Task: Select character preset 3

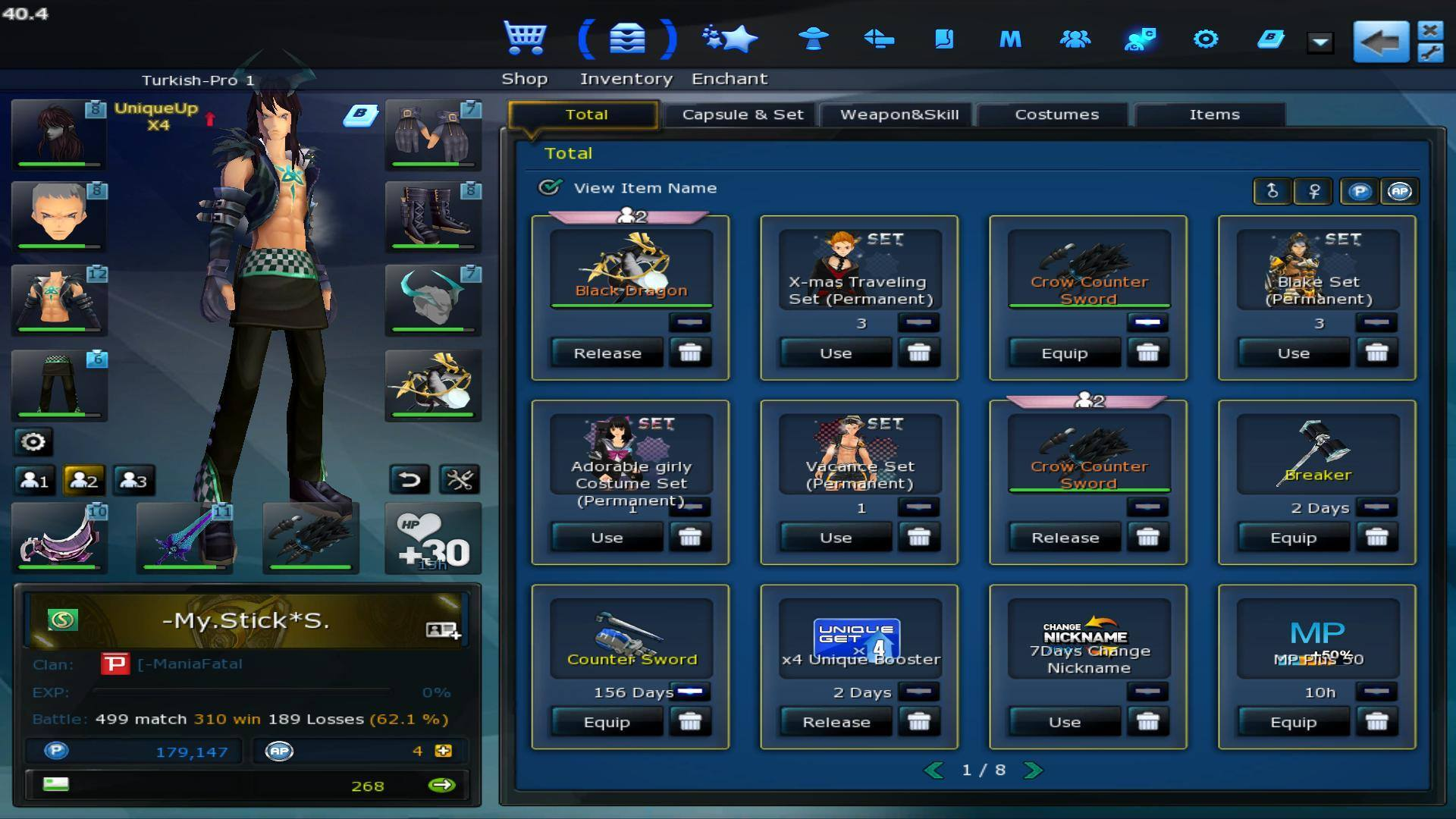Action: pyautogui.click(x=133, y=481)
